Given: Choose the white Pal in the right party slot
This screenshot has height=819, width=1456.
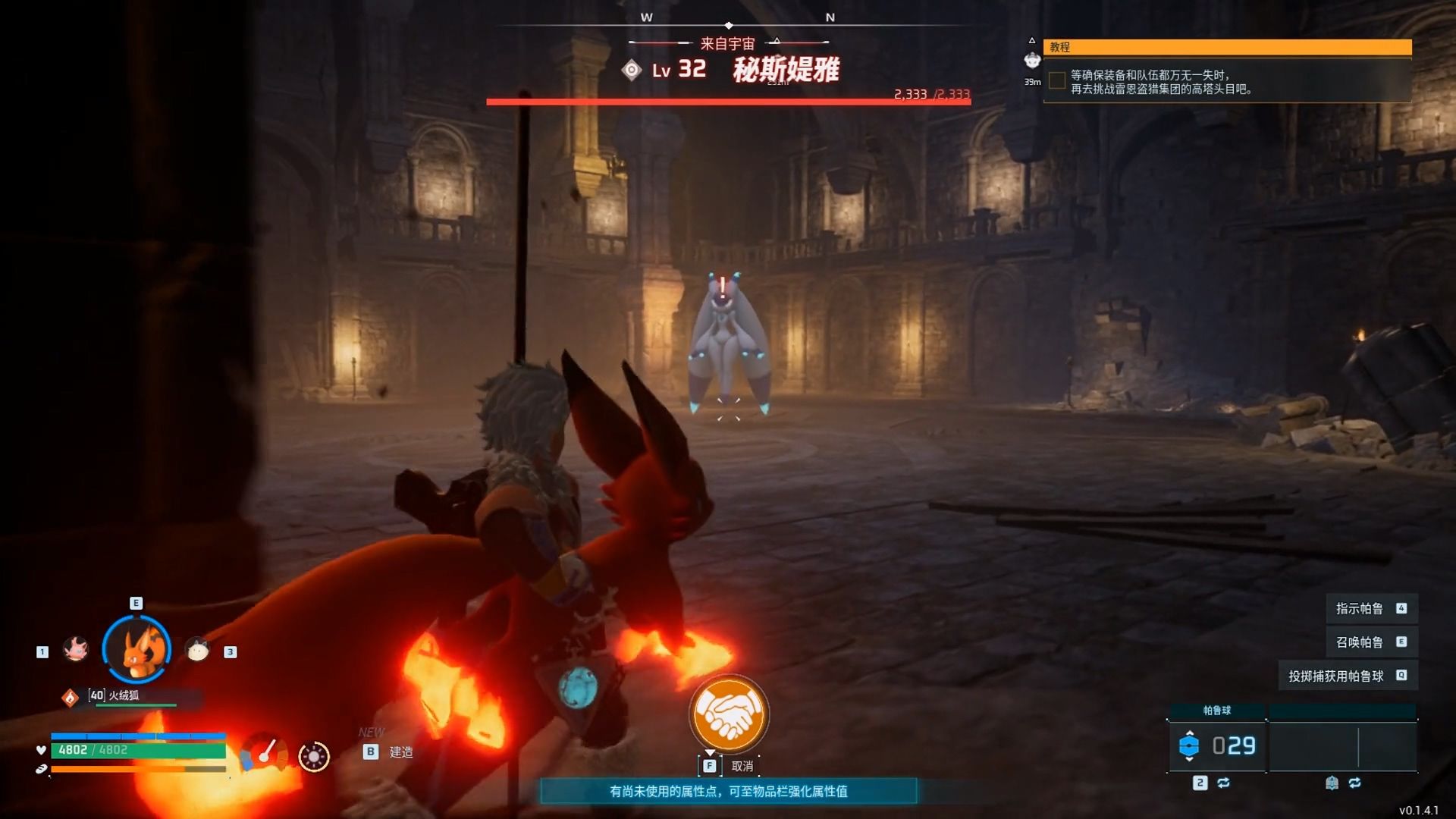Looking at the screenshot, I should (x=197, y=650).
